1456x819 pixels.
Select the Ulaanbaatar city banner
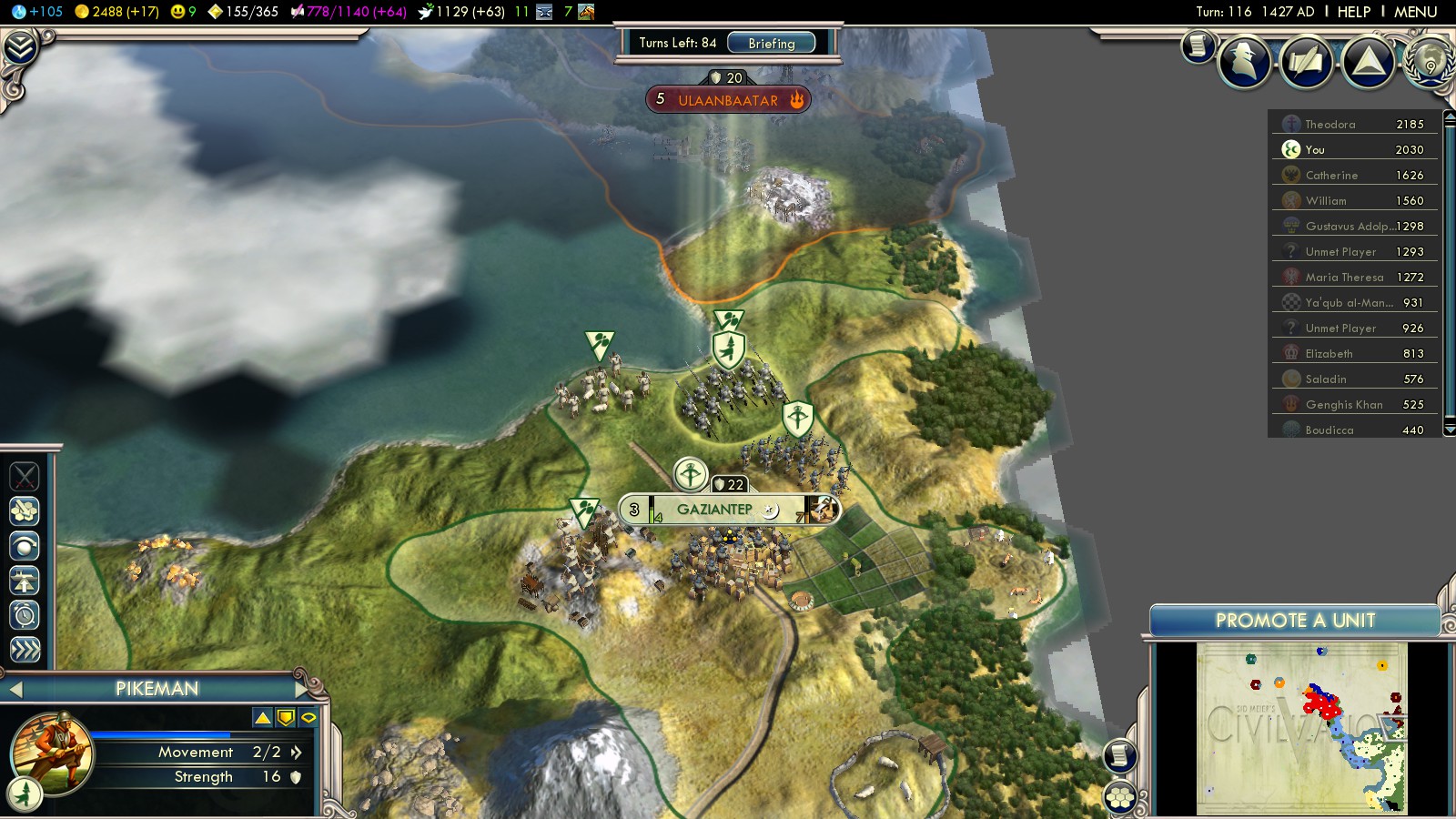727,100
